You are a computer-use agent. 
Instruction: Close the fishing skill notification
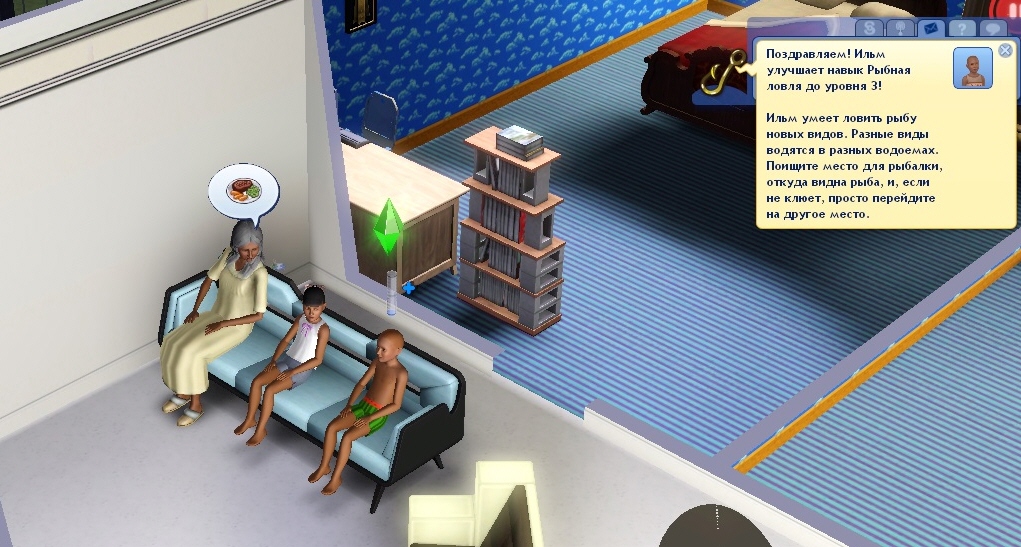click(x=1005, y=51)
